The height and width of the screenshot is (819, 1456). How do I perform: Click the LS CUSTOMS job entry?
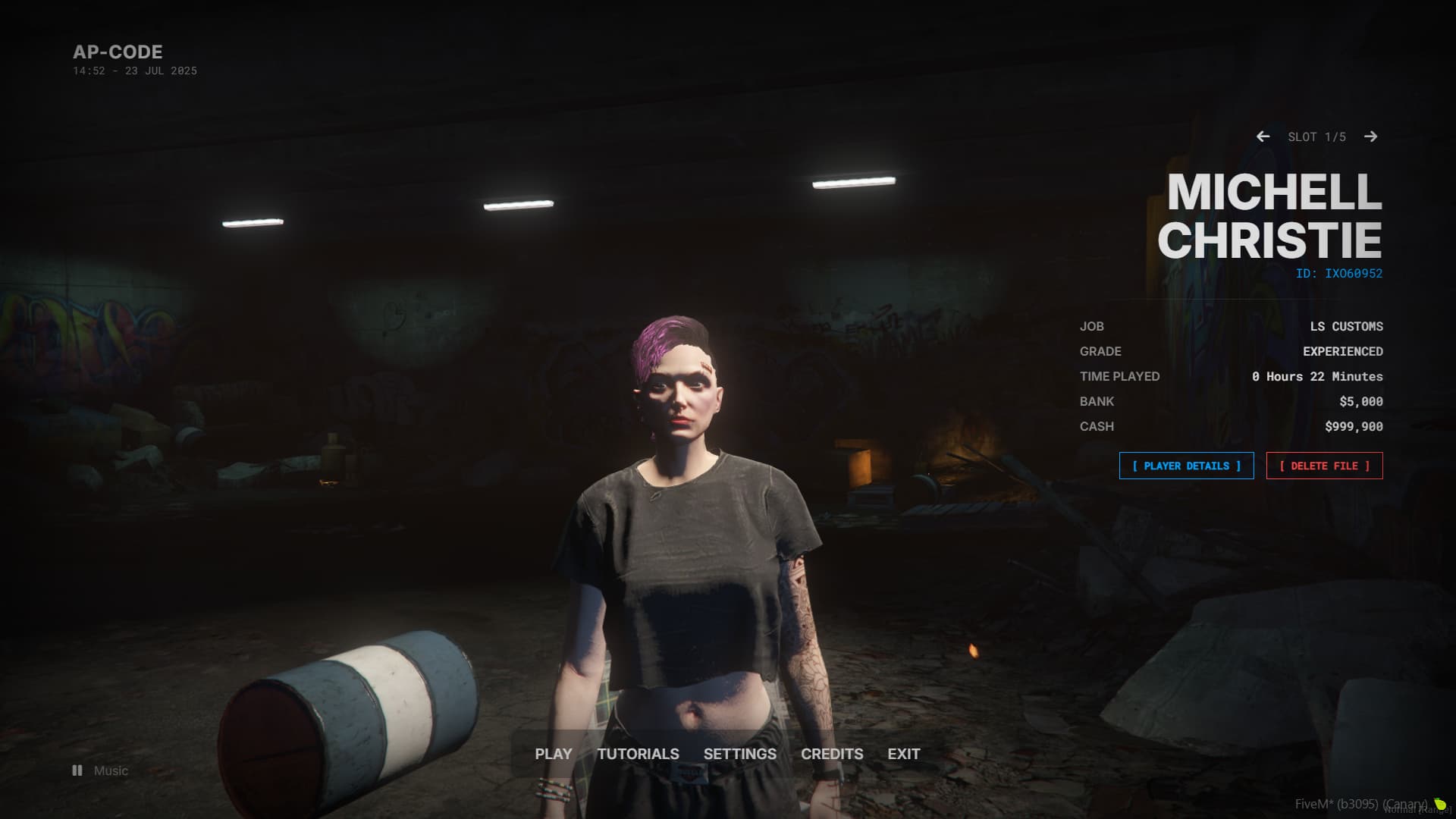tap(1345, 326)
